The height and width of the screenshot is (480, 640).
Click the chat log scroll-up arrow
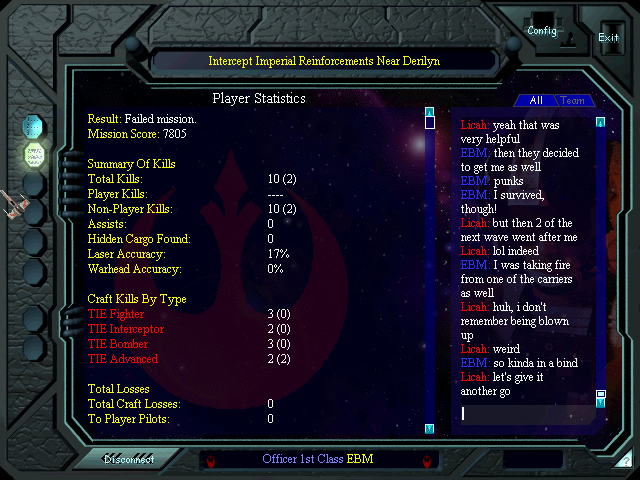600,122
